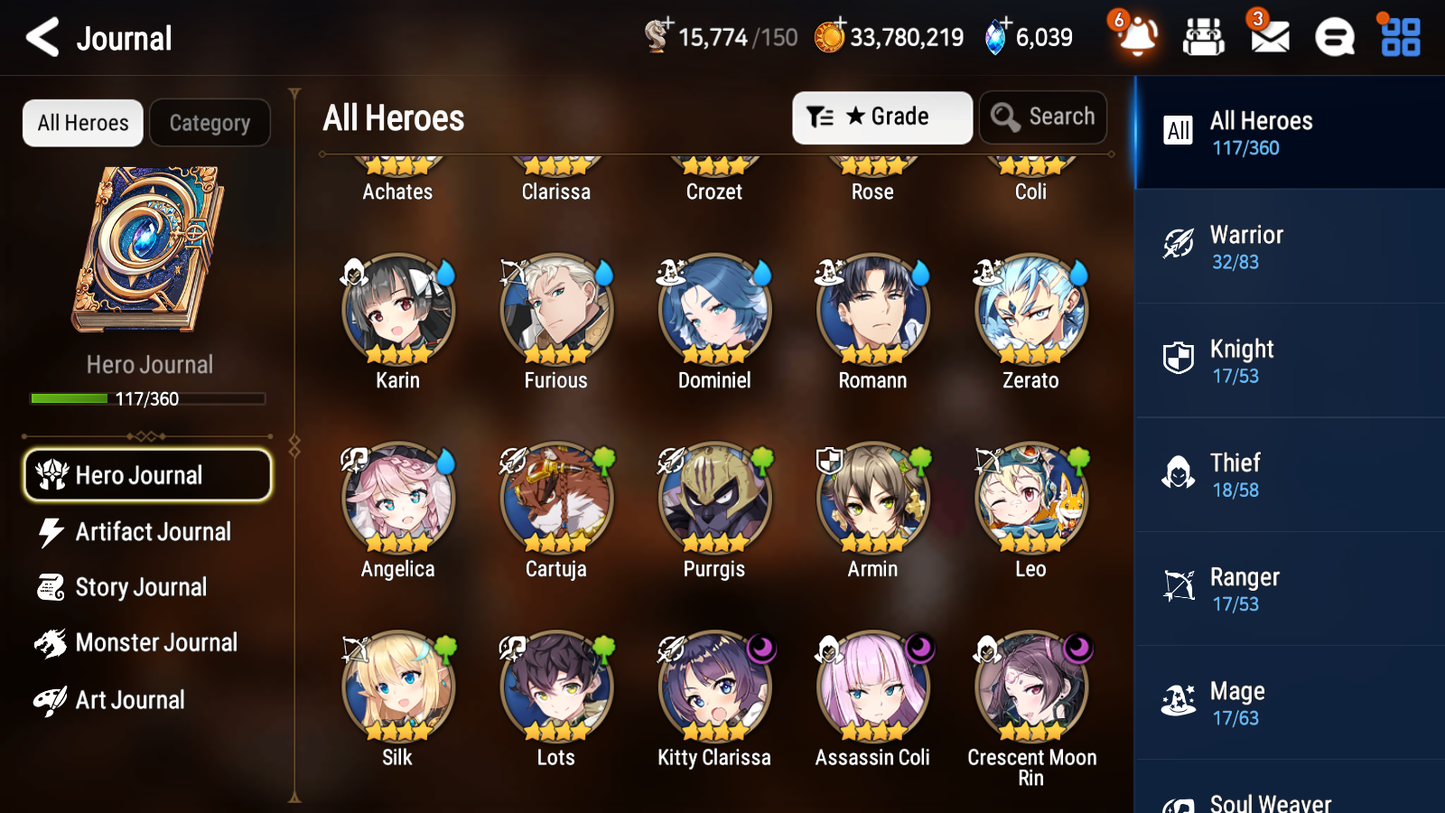Open the notifications bell
Image resolution: width=1445 pixels, height=813 pixels.
(x=1135, y=37)
